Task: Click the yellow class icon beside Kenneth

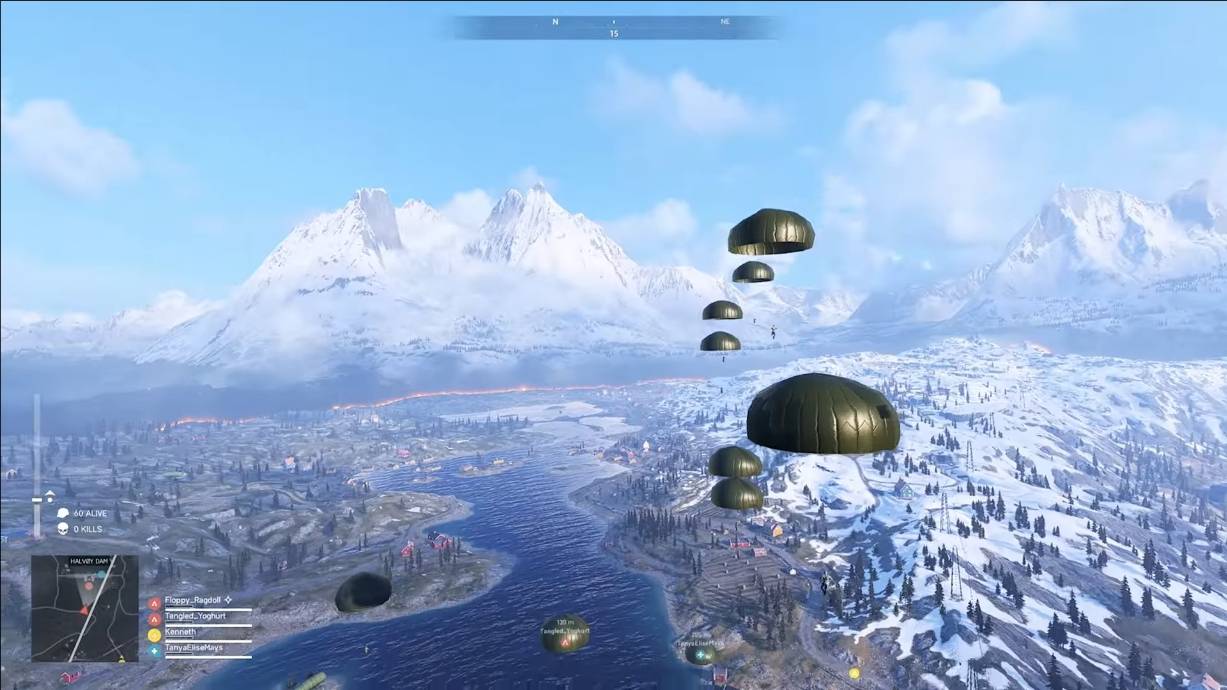Action: coord(154,634)
